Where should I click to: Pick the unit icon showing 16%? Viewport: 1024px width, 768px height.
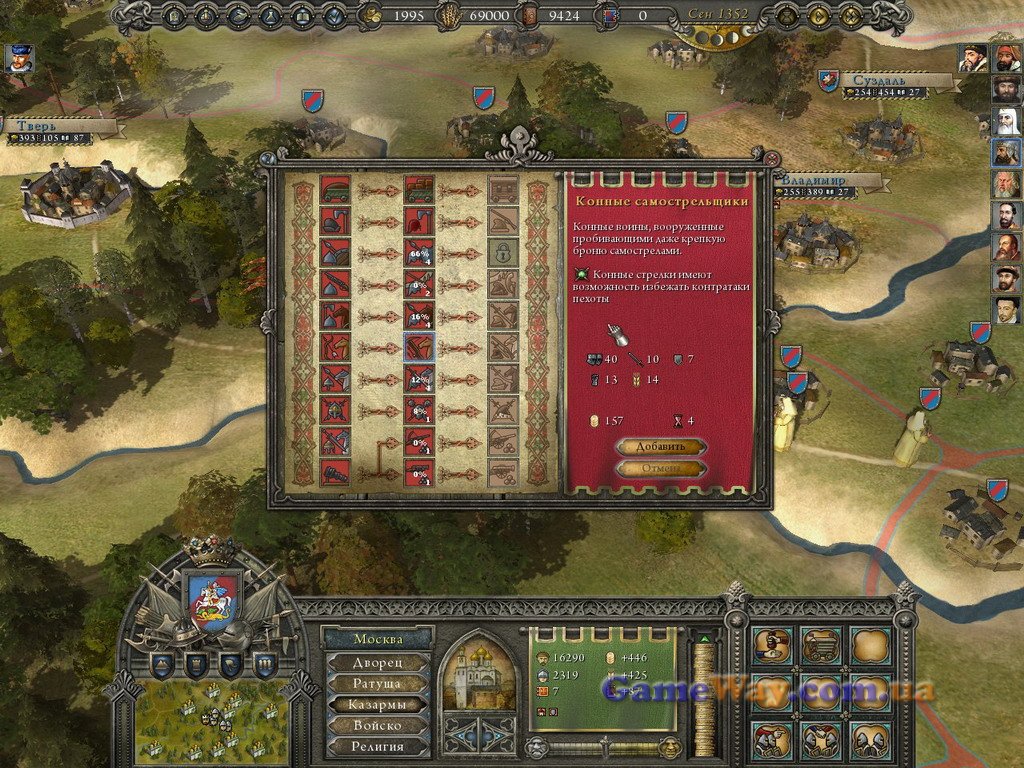[x=418, y=316]
